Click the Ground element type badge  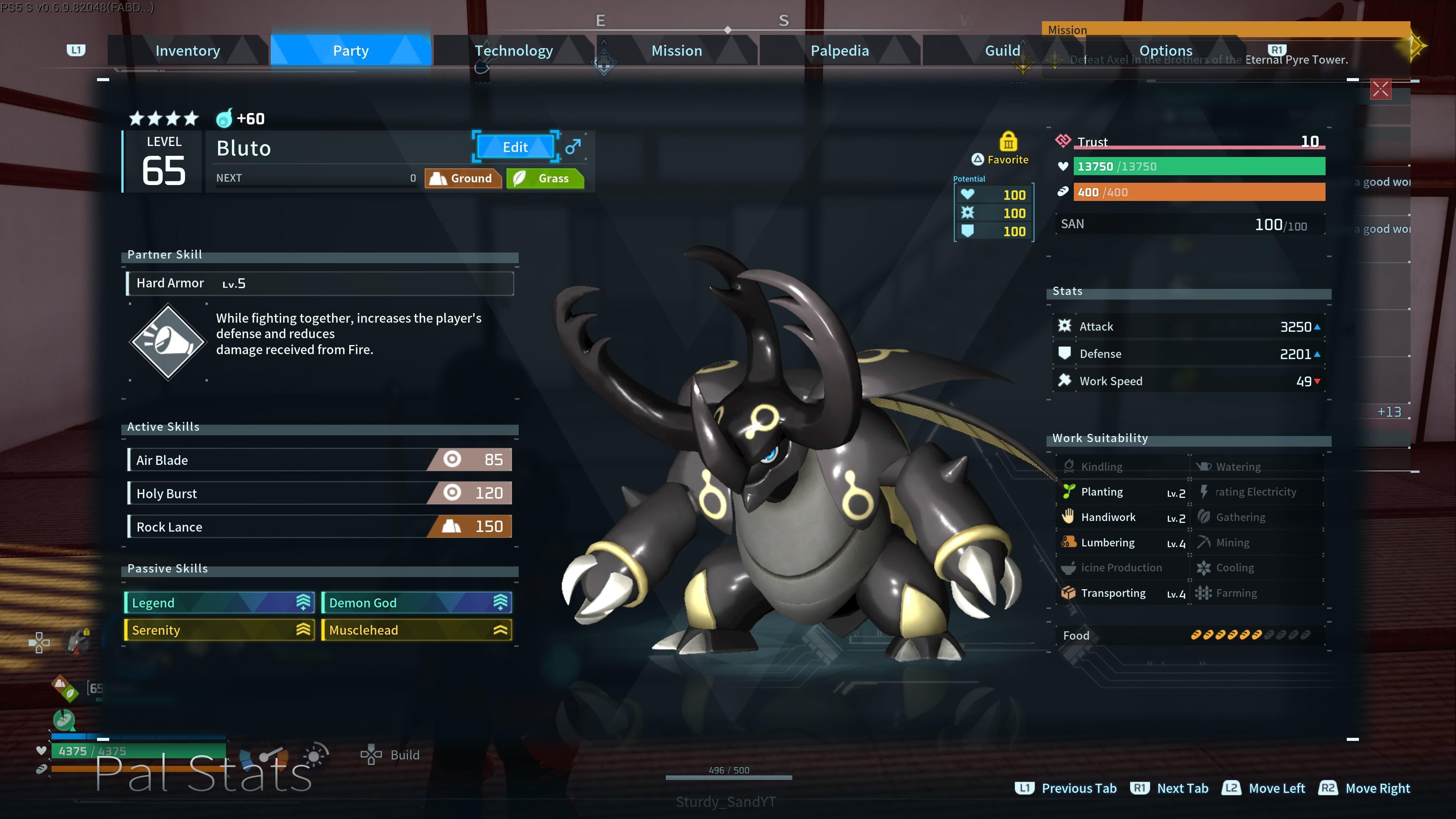(463, 179)
